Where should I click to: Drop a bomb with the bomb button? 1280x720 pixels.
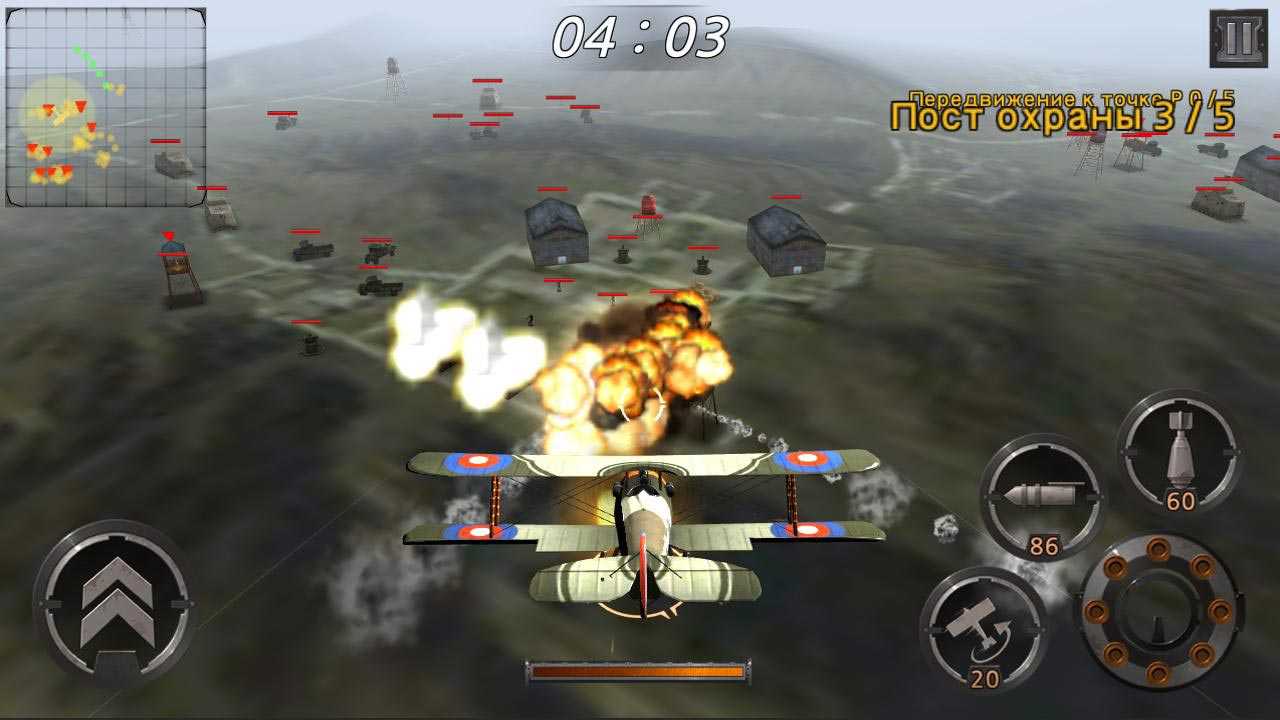[x=1180, y=453]
